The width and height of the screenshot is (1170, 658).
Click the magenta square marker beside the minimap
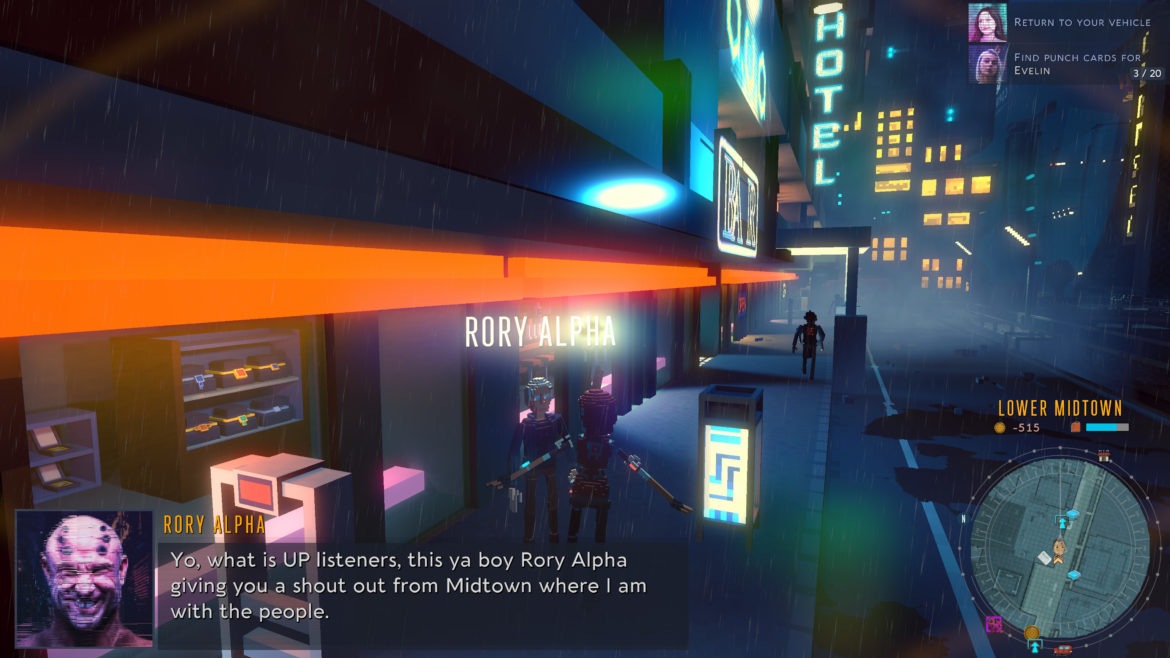tap(994, 624)
